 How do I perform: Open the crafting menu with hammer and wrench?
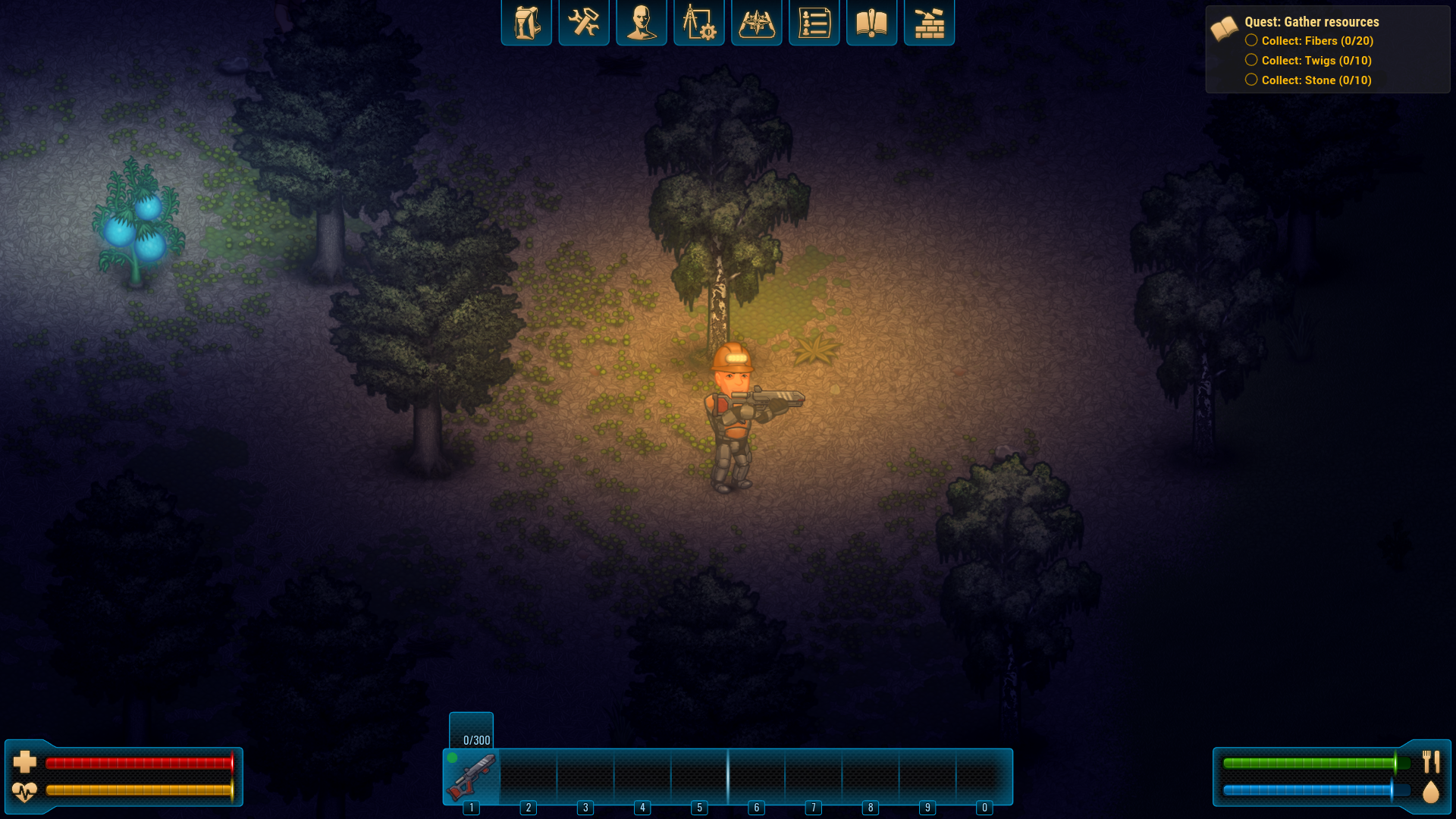click(x=584, y=22)
